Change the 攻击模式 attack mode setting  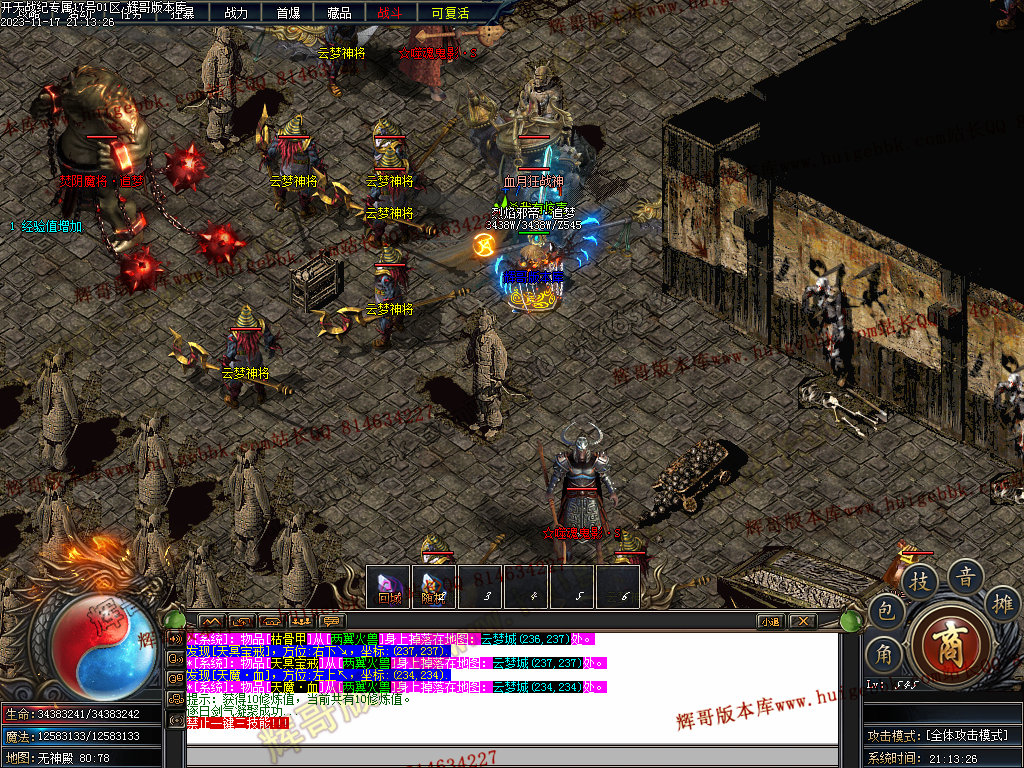pos(938,735)
